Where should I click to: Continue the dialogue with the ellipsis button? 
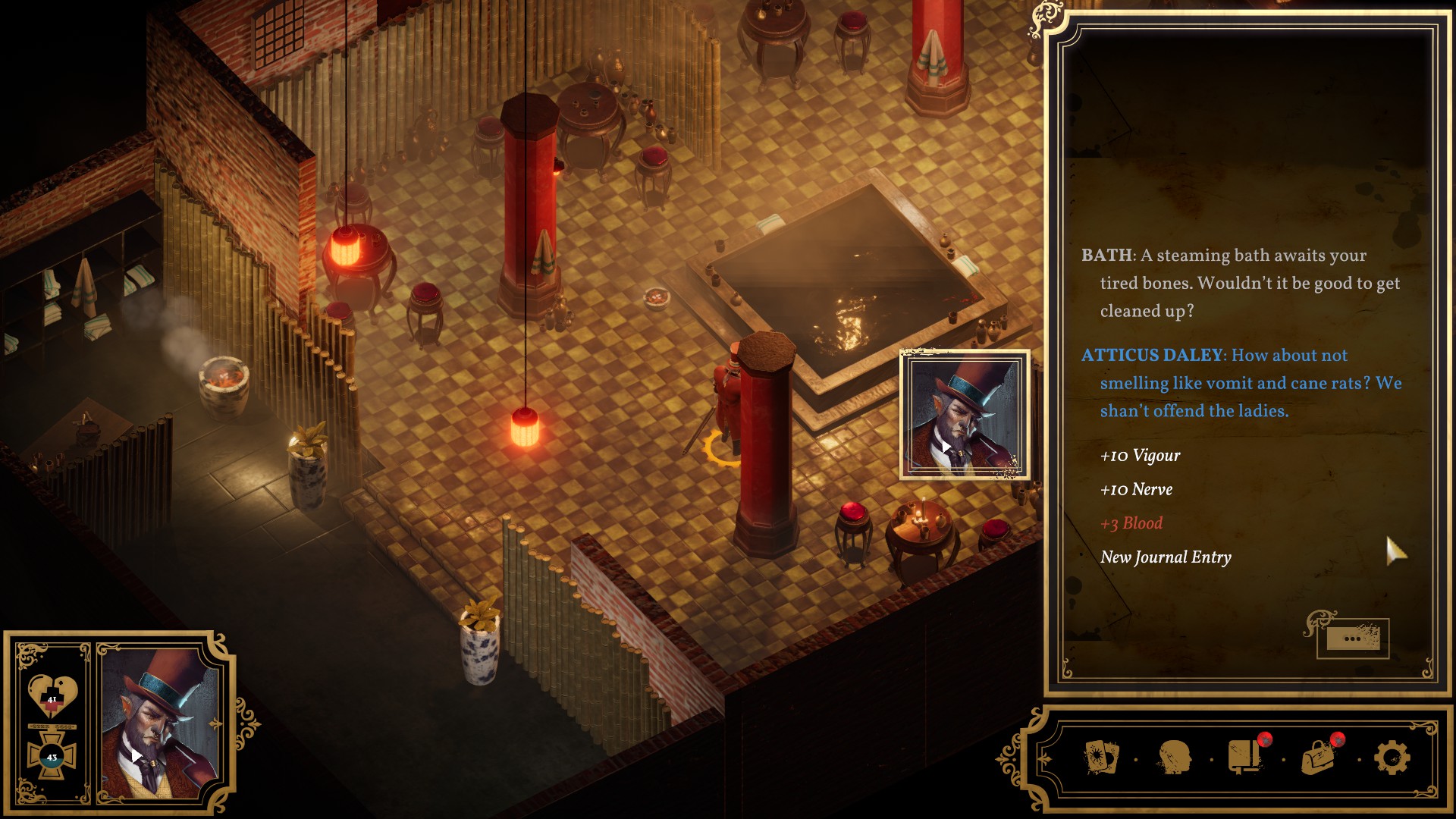point(1352,639)
